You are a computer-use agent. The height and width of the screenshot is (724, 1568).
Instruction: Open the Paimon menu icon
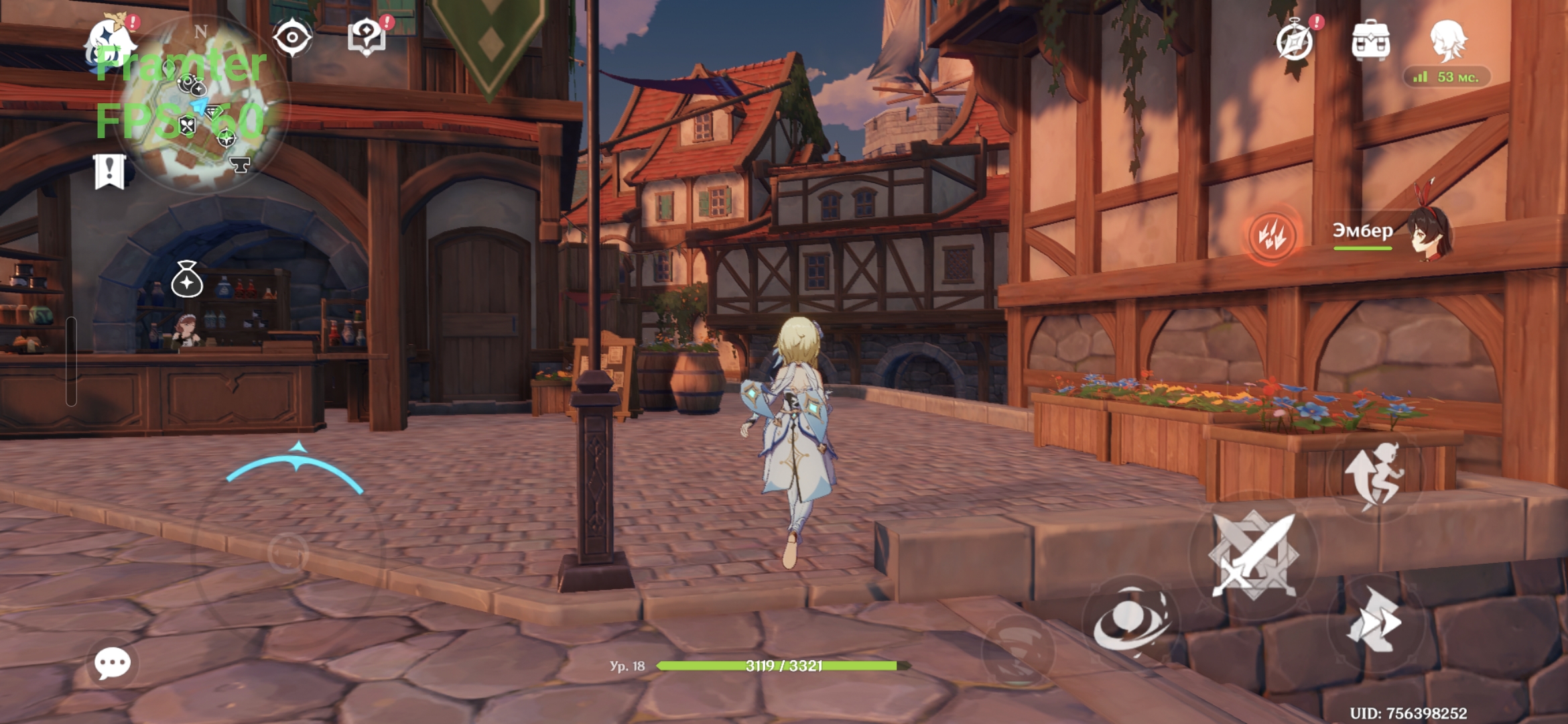111,42
